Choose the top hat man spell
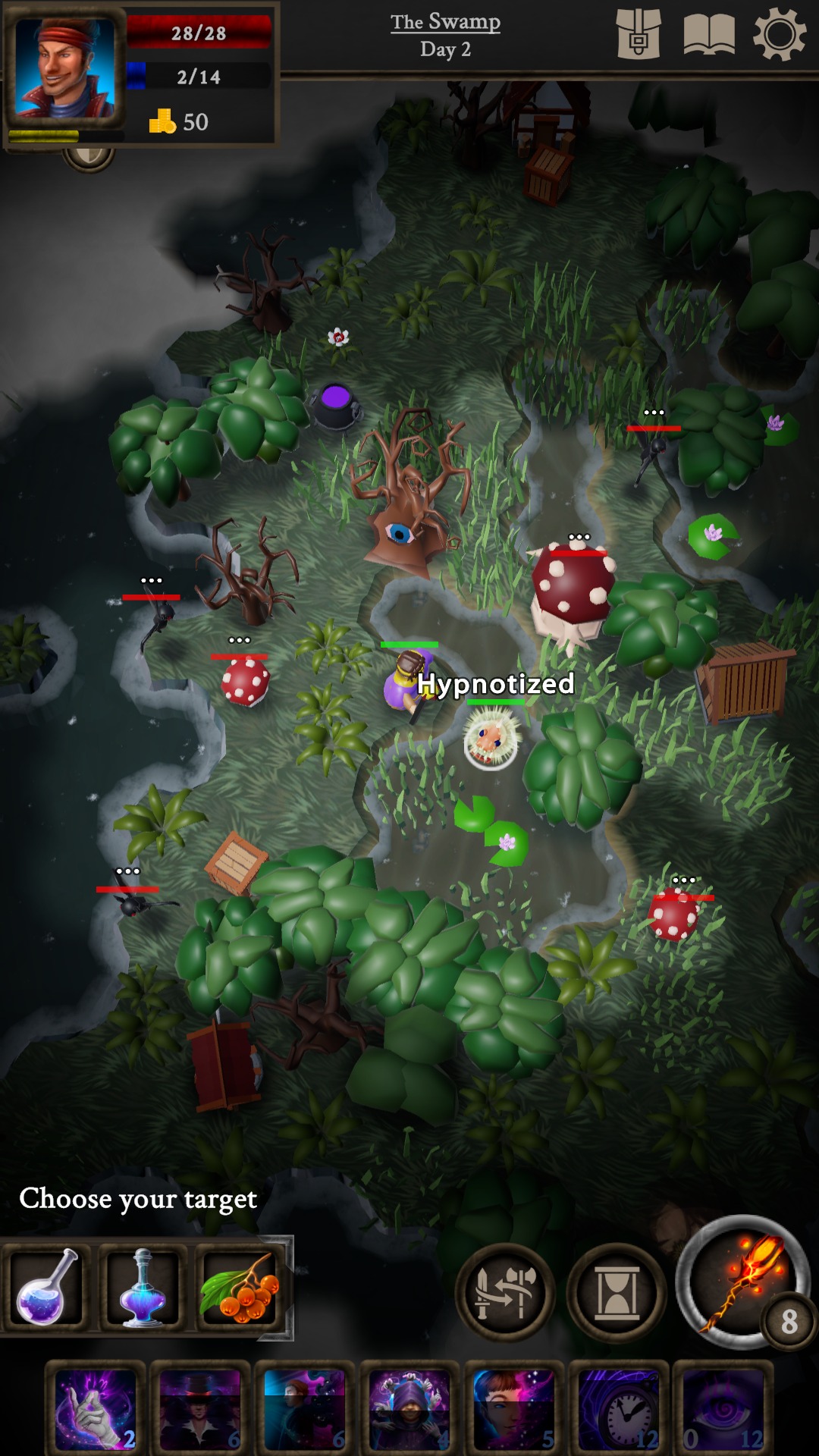Screen dimensions: 819x1456 point(200,1410)
